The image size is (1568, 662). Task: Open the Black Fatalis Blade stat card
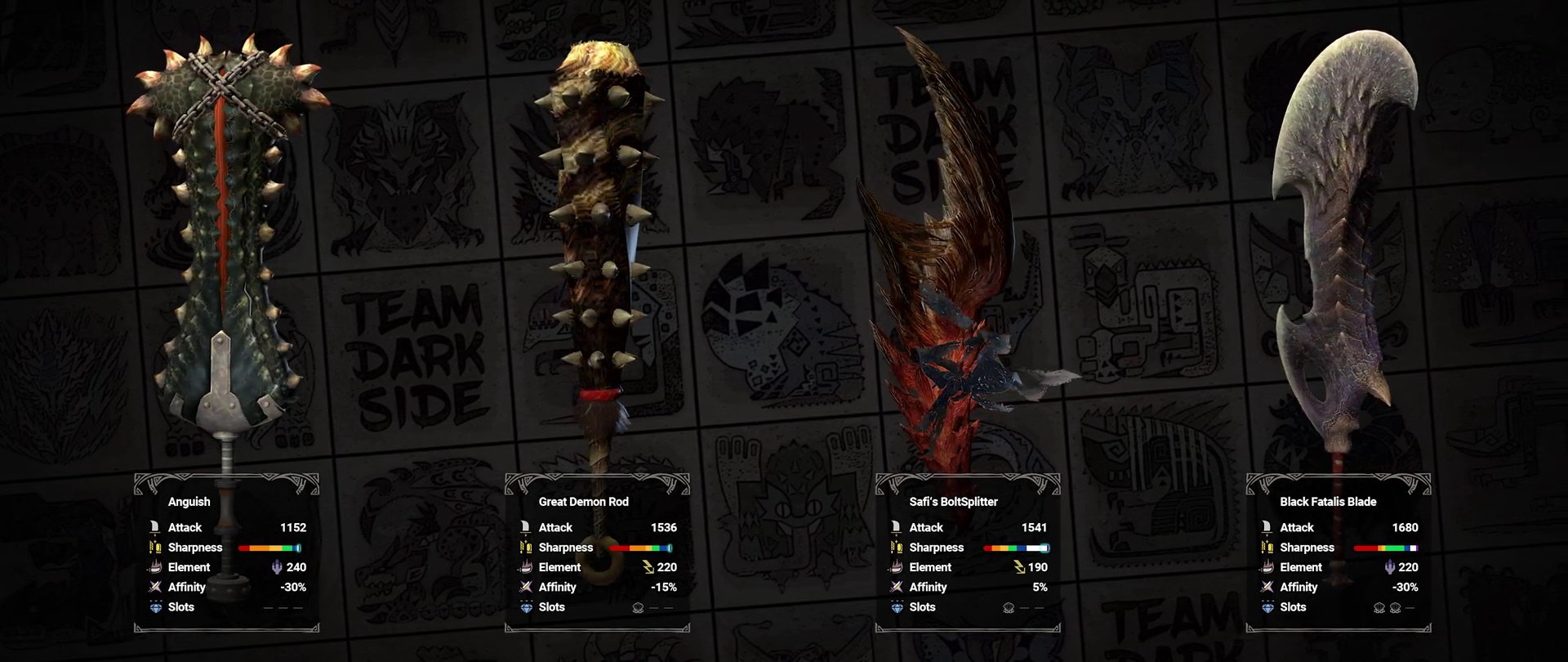(1339, 552)
